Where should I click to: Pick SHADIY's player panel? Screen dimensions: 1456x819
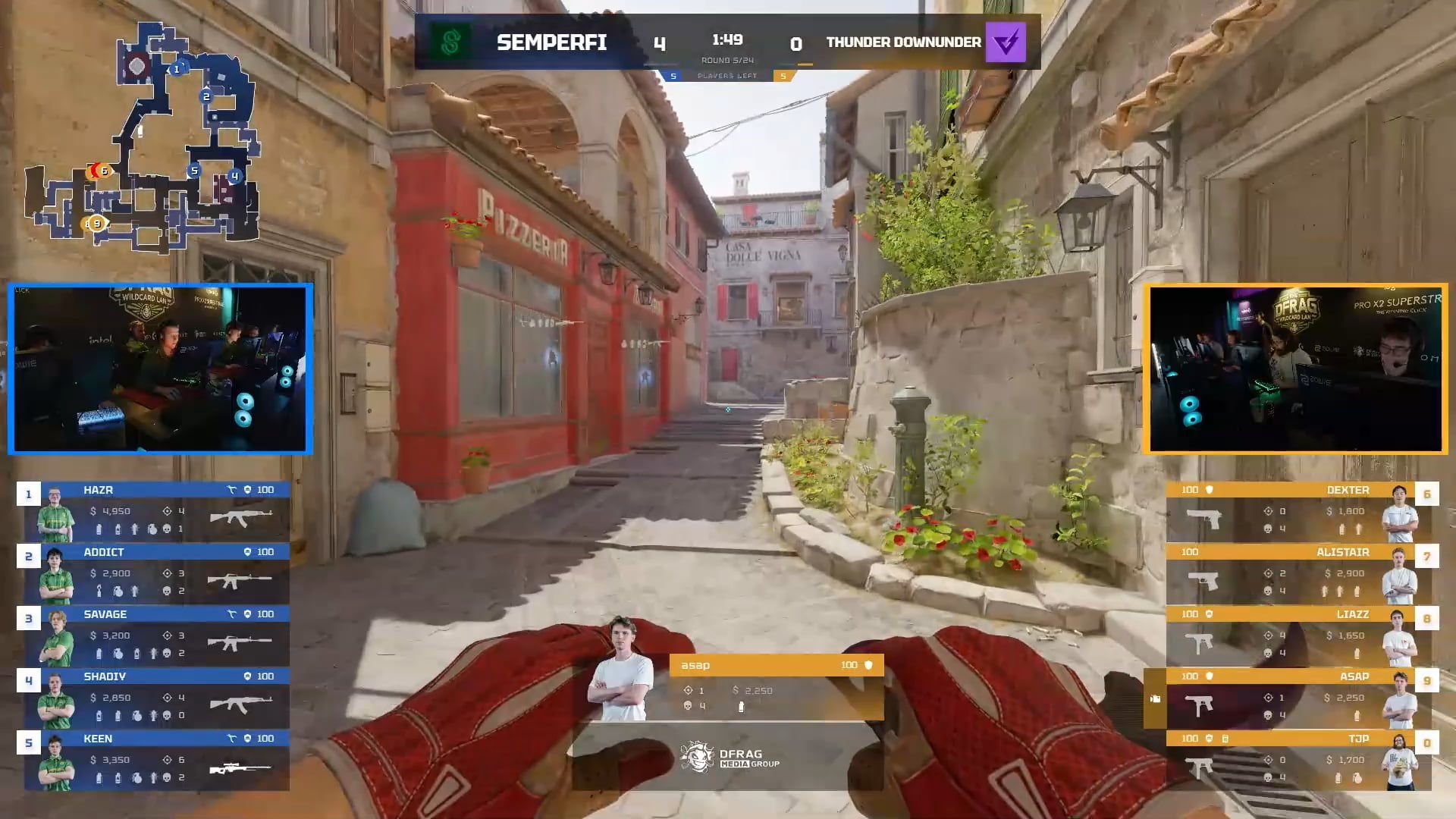157,698
